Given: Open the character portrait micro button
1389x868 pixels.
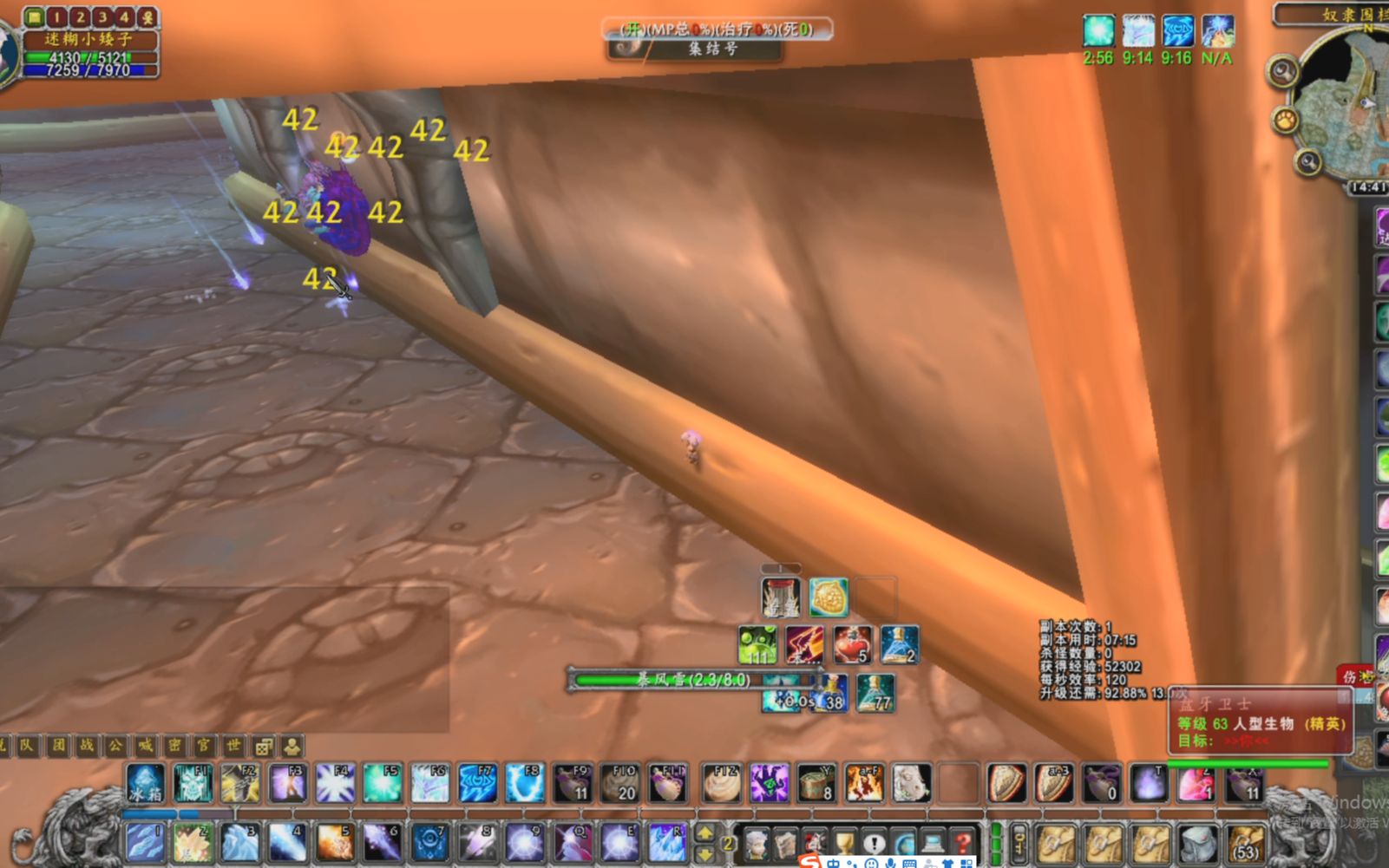Looking at the screenshot, I should 757,843.
